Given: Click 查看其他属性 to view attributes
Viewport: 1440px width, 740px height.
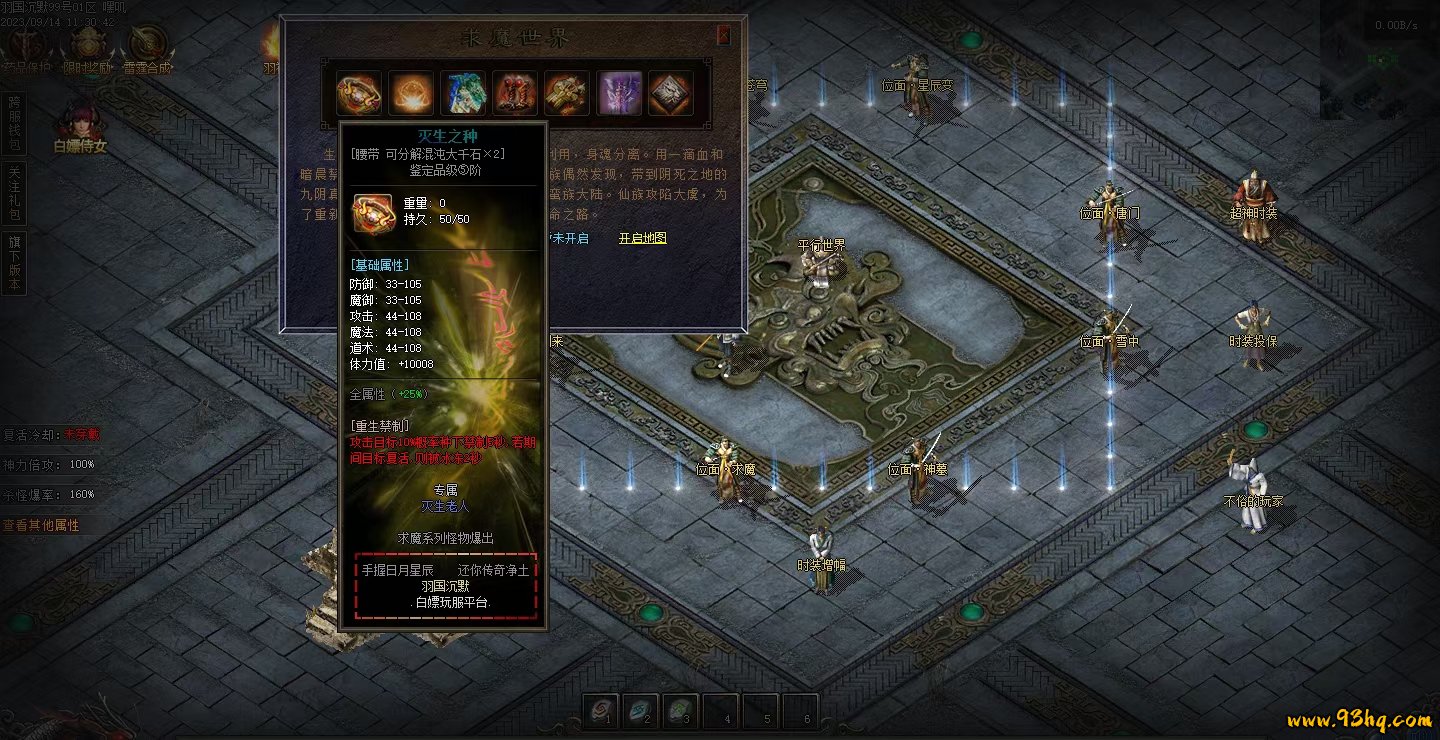Looking at the screenshot, I should (x=41, y=525).
